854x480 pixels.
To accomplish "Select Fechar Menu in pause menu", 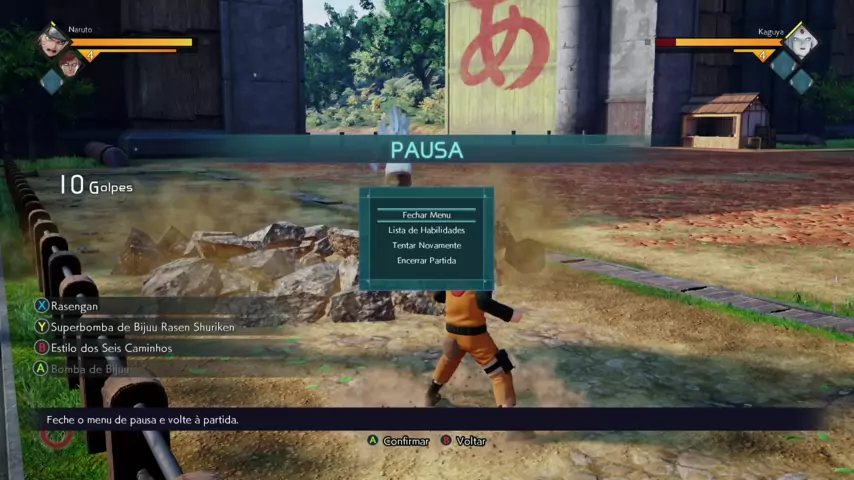I will pos(426,215).
